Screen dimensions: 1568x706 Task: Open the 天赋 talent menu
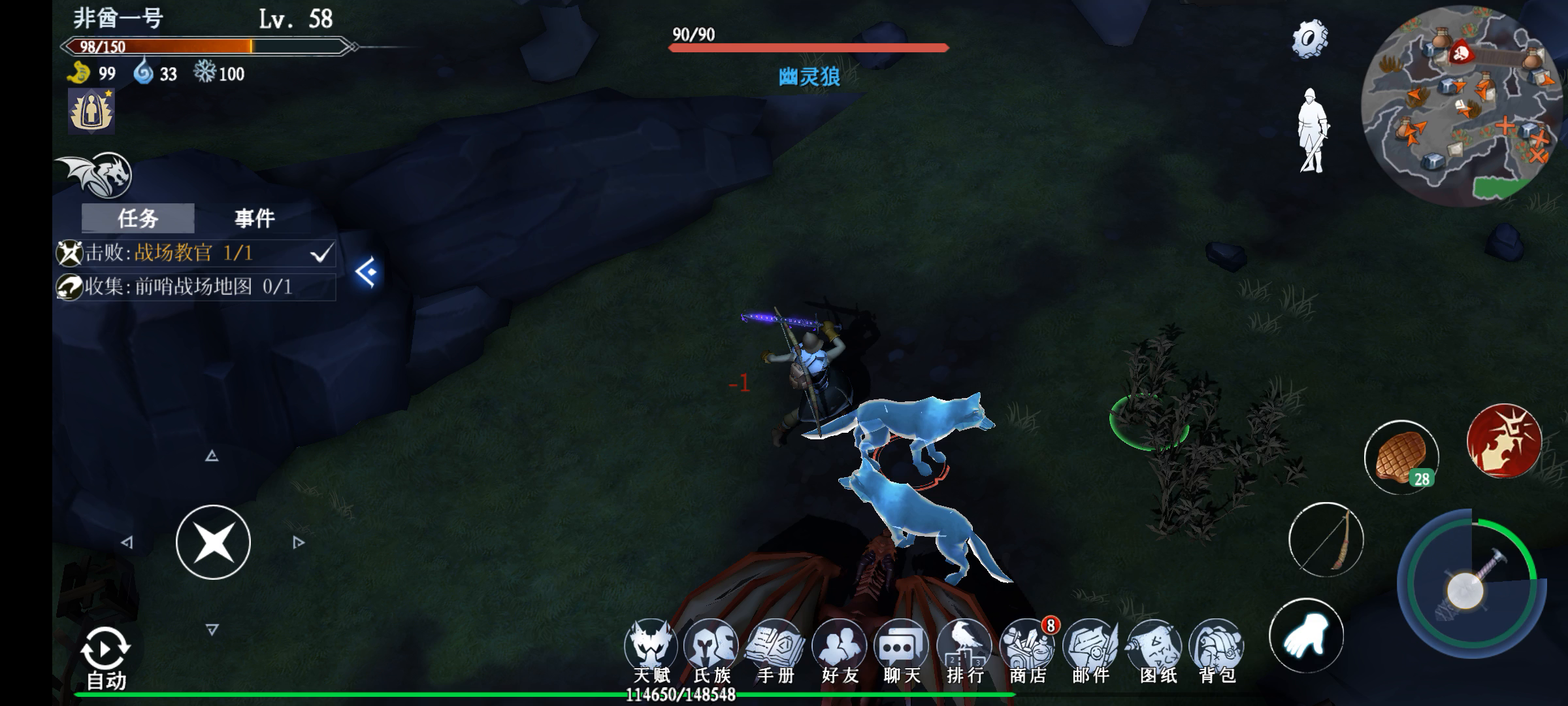coord(651,652)
